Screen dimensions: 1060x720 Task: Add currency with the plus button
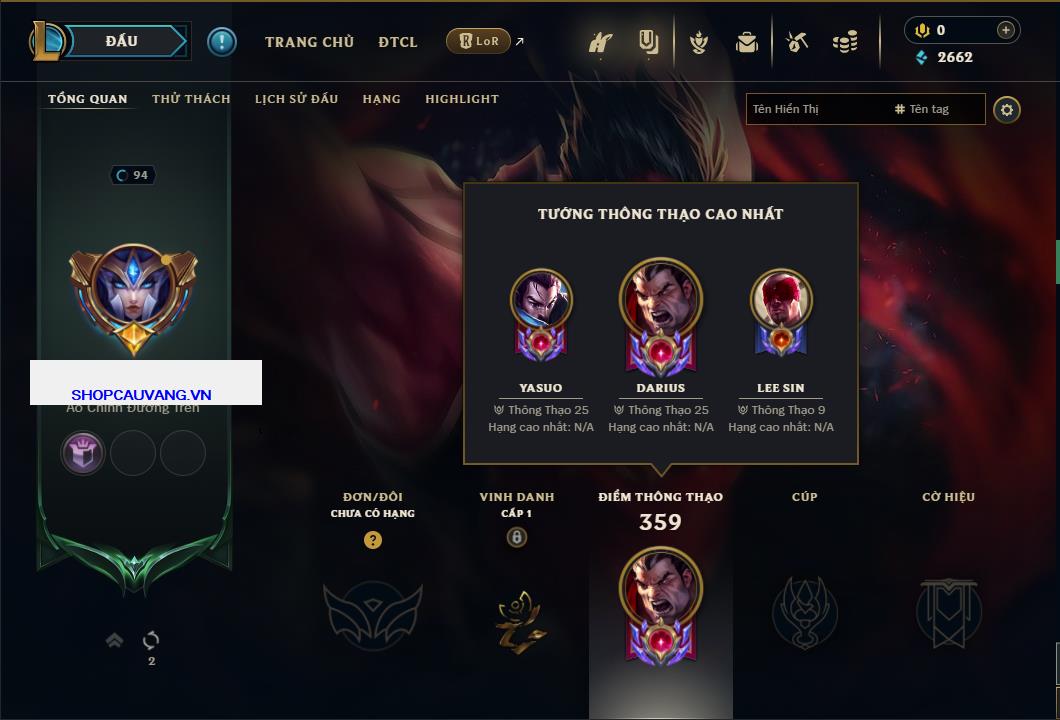[1005, 30]
